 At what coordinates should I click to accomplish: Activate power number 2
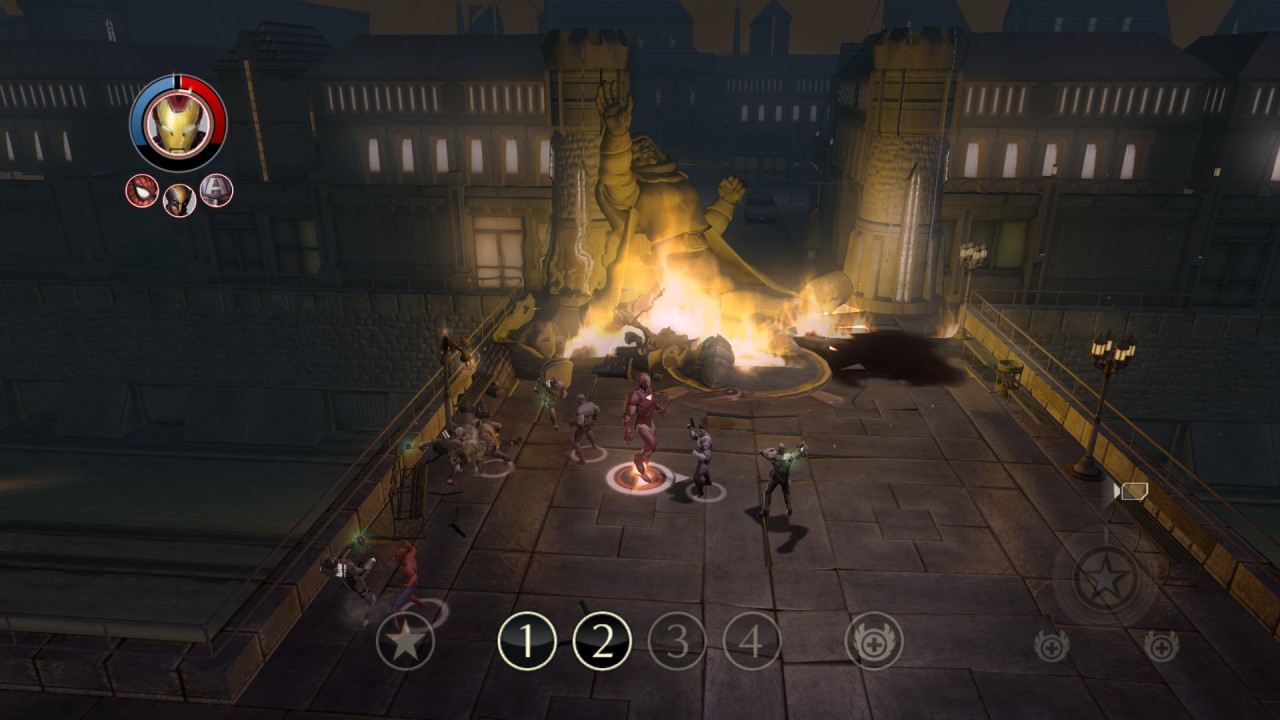[x=602, y=641]
